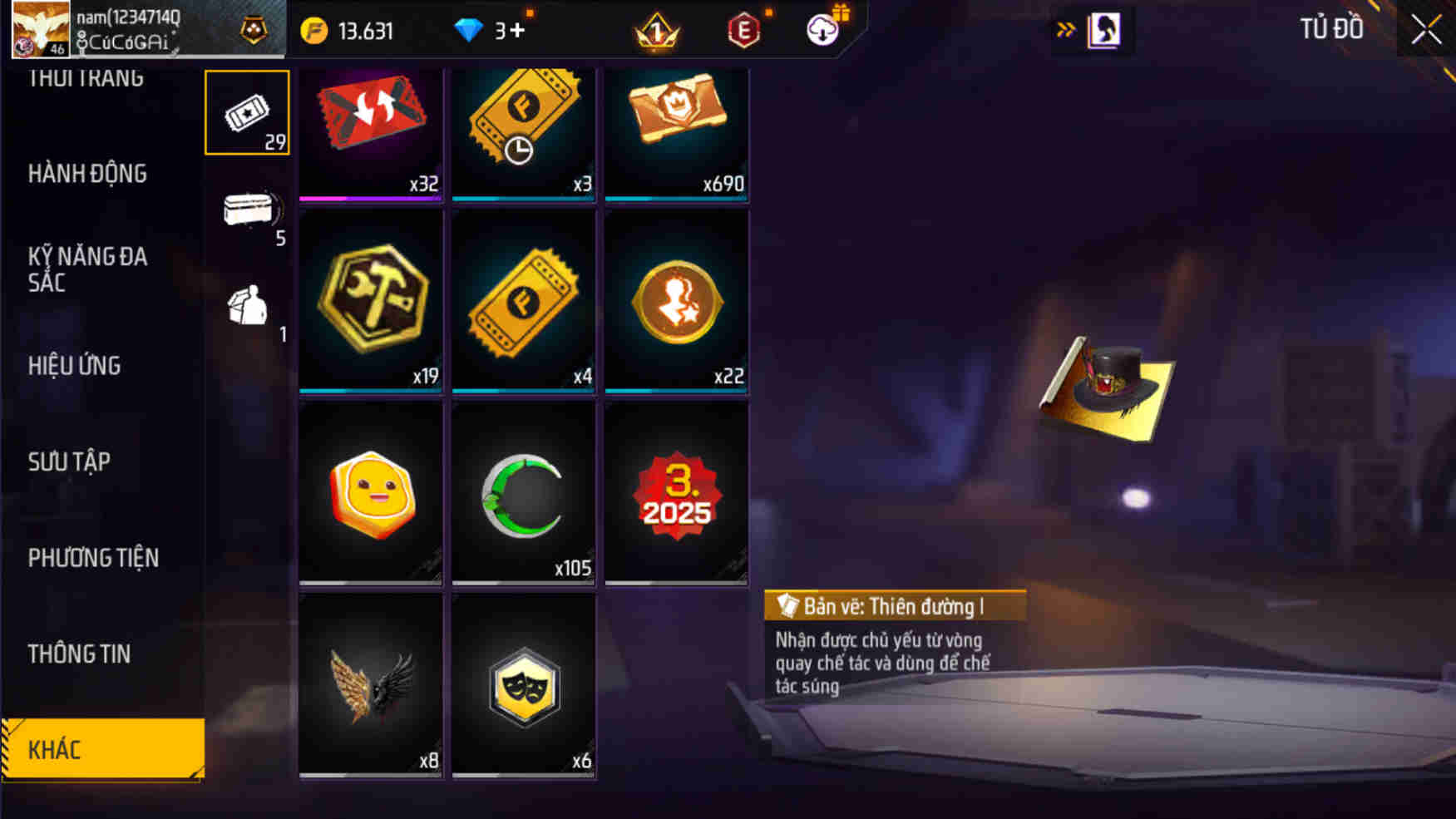This screenshot has width=1456, height=819.
Task: Click the purple progress bar under the red ticket
Action: [x=370, y=197]
